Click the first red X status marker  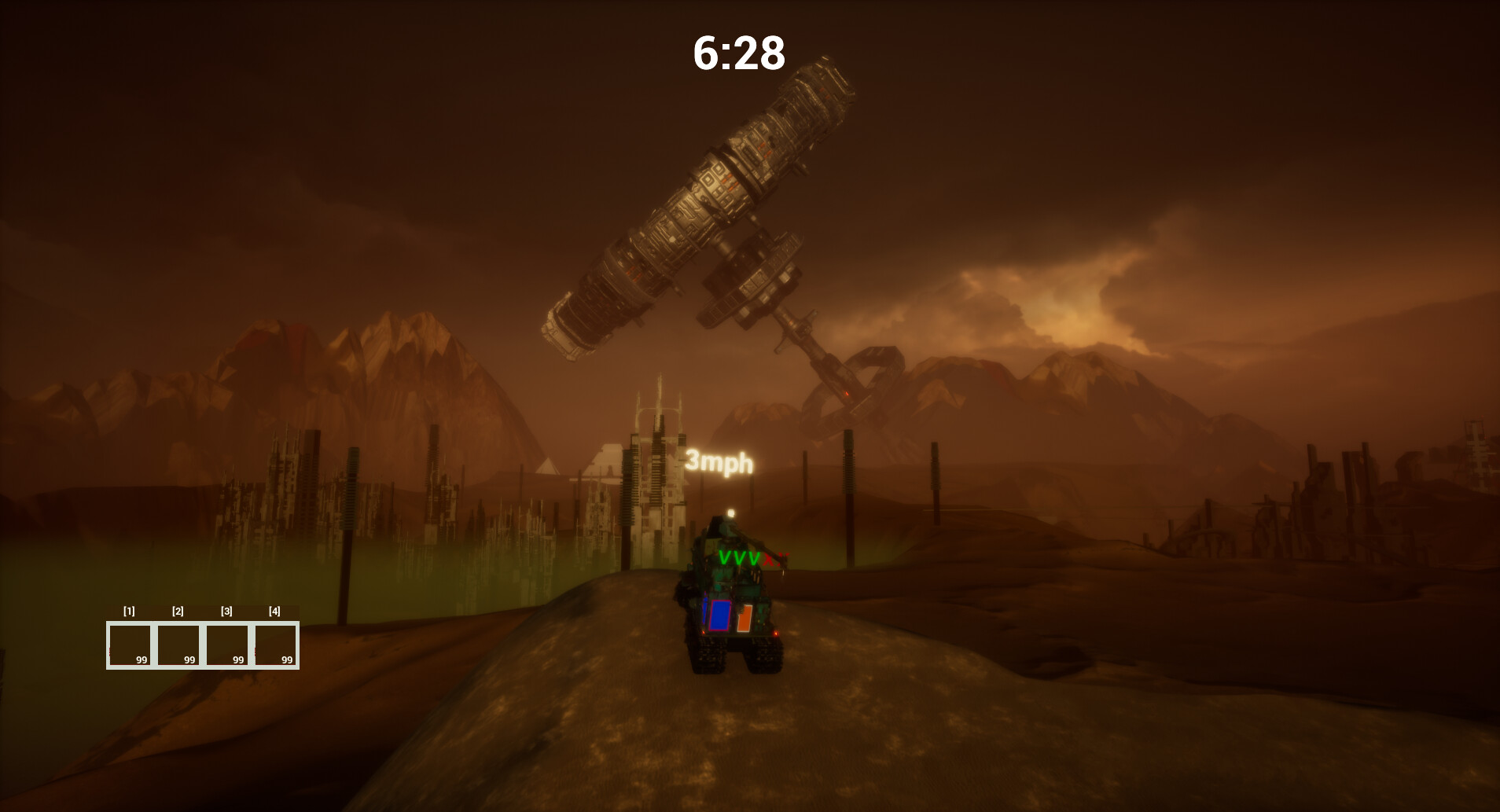click(769, 559)
